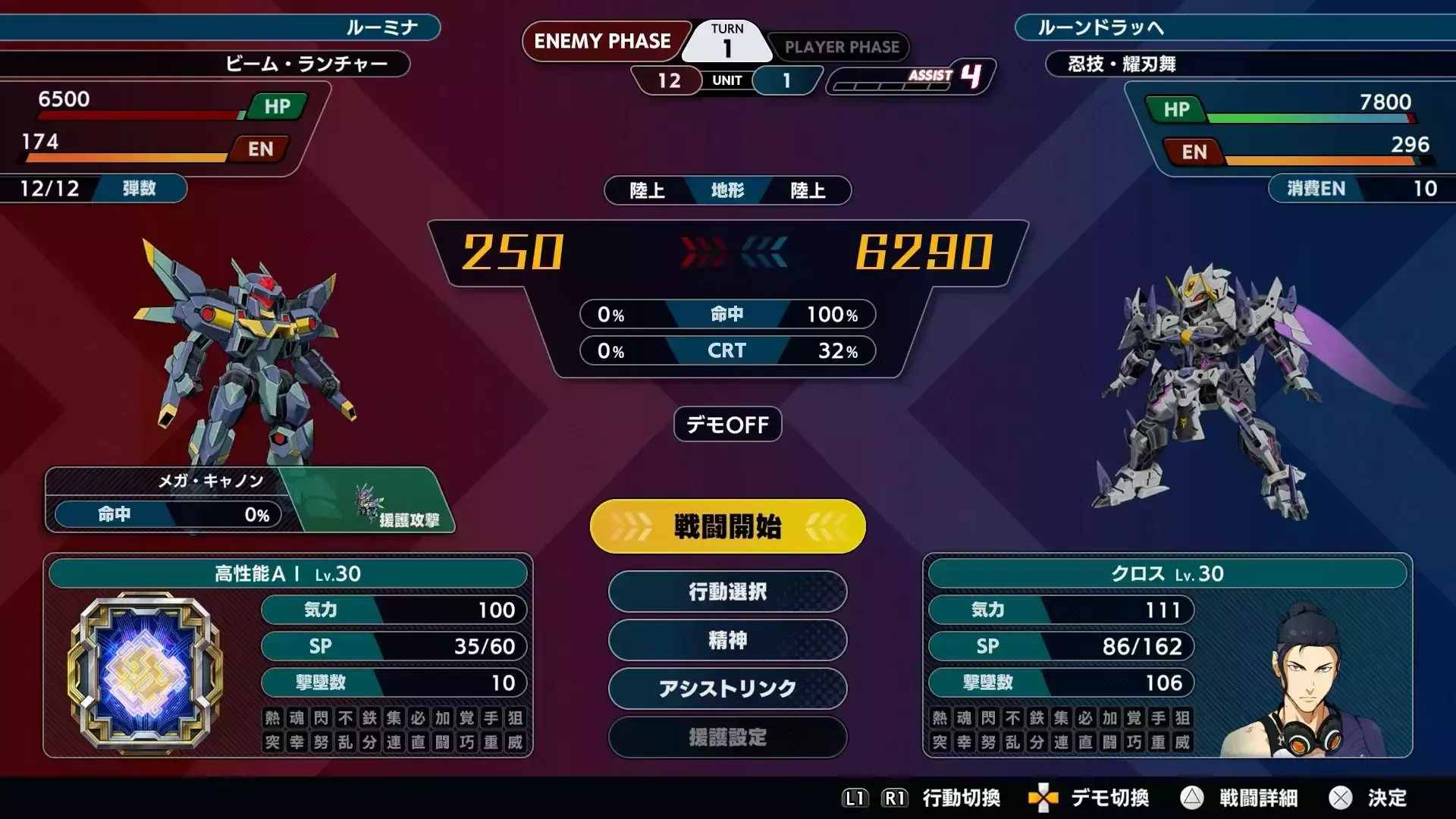Toggle demo playback via デモOFF
This screenshot has width=1456, height=819.
pyautogui.click(x=726, y=425)
